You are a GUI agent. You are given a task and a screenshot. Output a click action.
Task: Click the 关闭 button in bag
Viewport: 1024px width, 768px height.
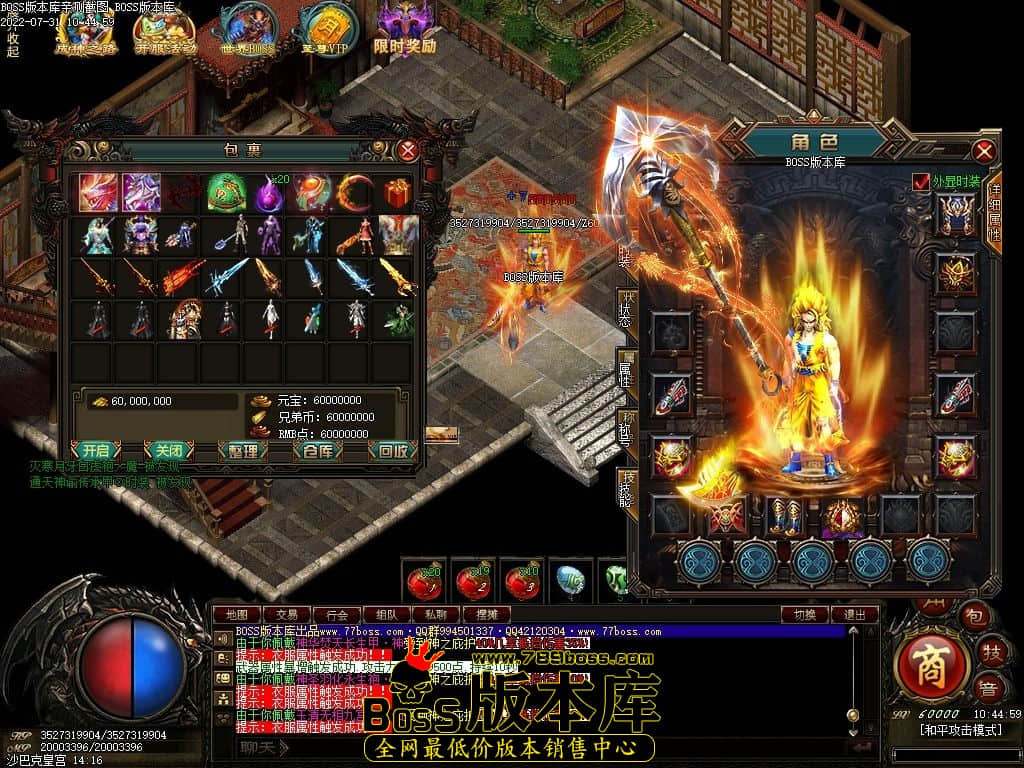(168, 450)
